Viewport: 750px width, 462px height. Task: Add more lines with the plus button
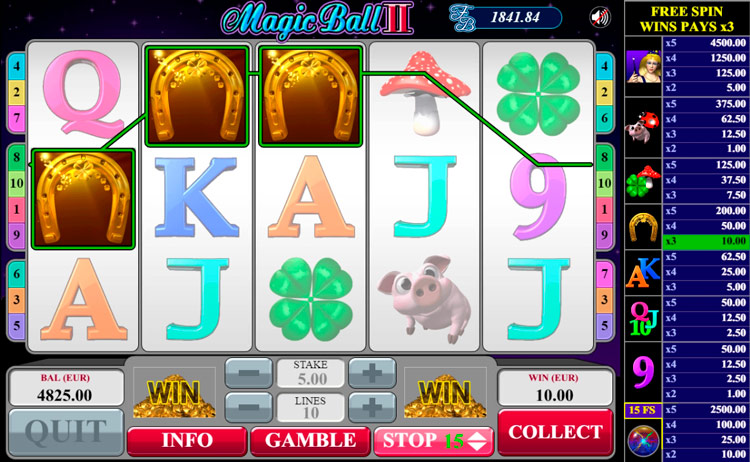[x=371, y=407]
